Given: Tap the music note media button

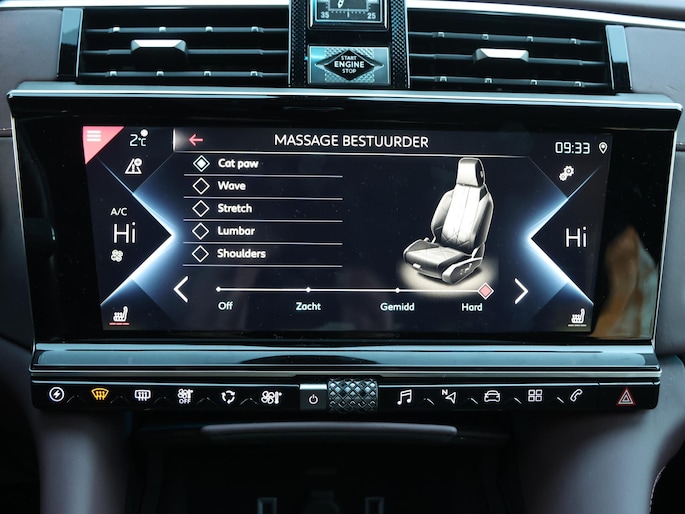Looking at the screenshot, I should click(404, 396).
